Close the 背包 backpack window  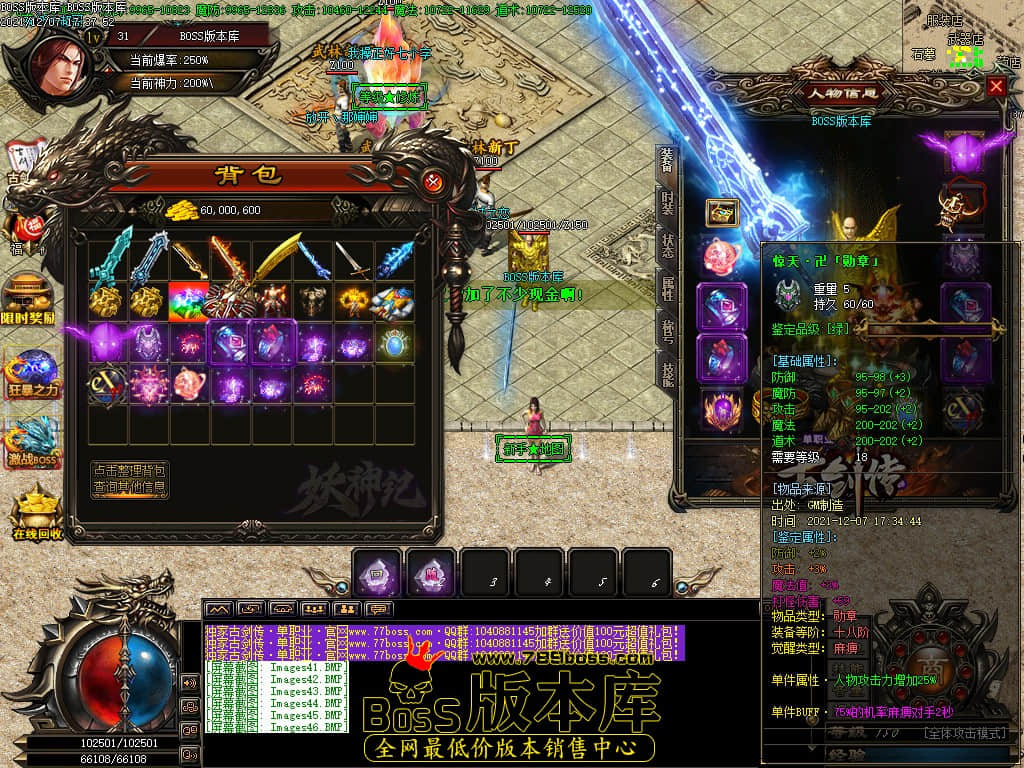[432, 181]
